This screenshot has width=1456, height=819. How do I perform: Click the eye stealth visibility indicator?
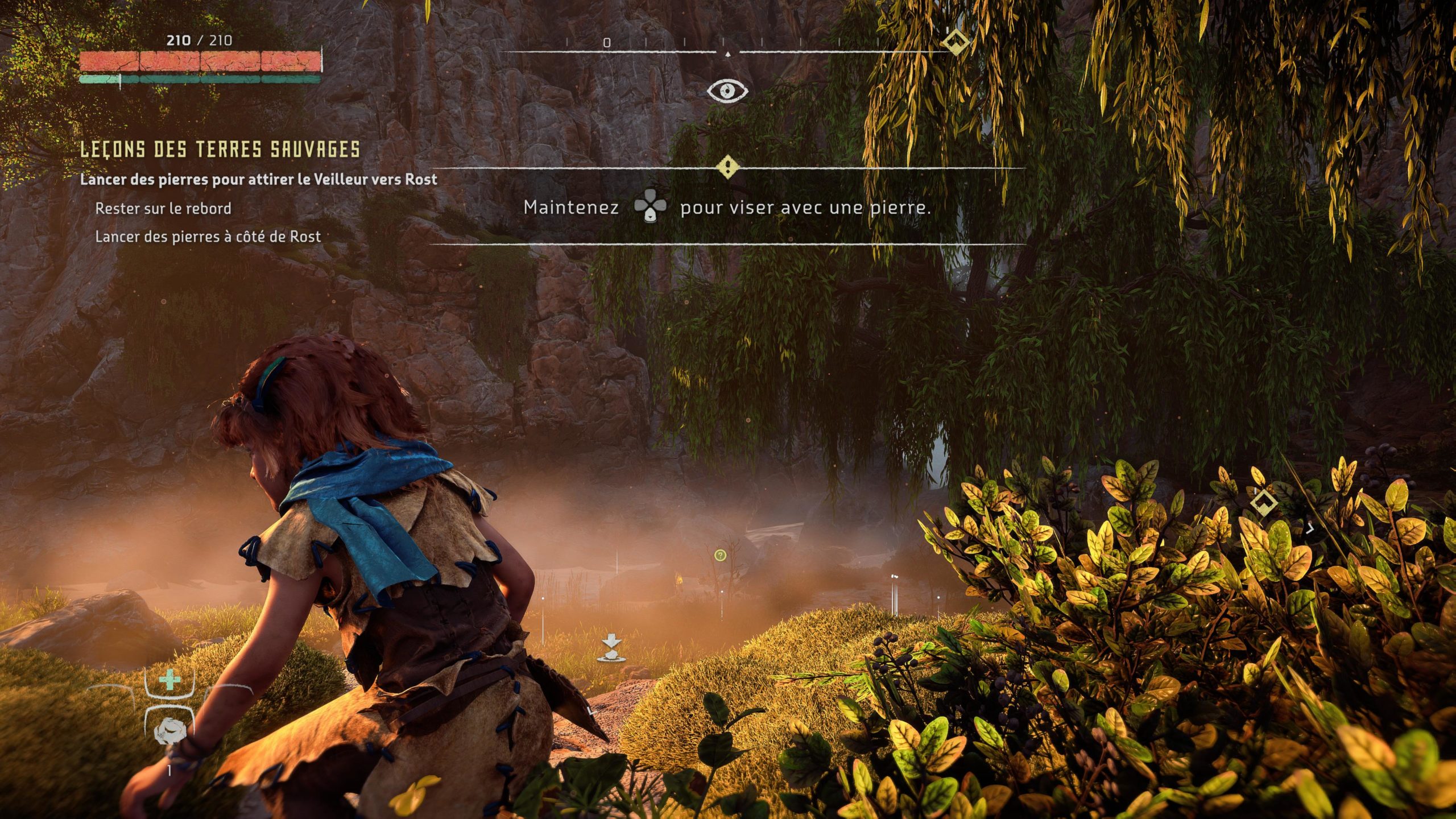point(727,90)
